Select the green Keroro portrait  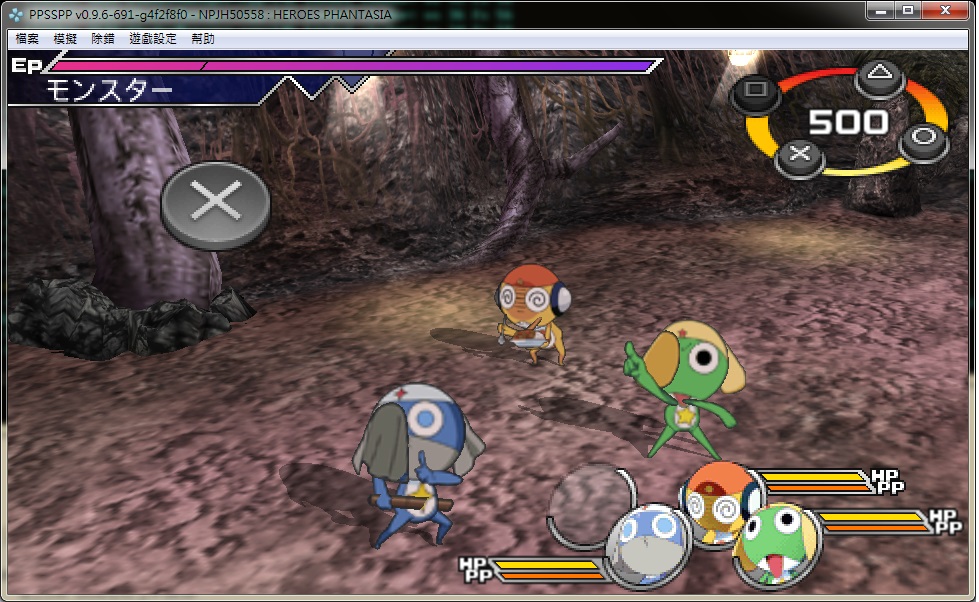pyautogui.click(x=777, y=541)
